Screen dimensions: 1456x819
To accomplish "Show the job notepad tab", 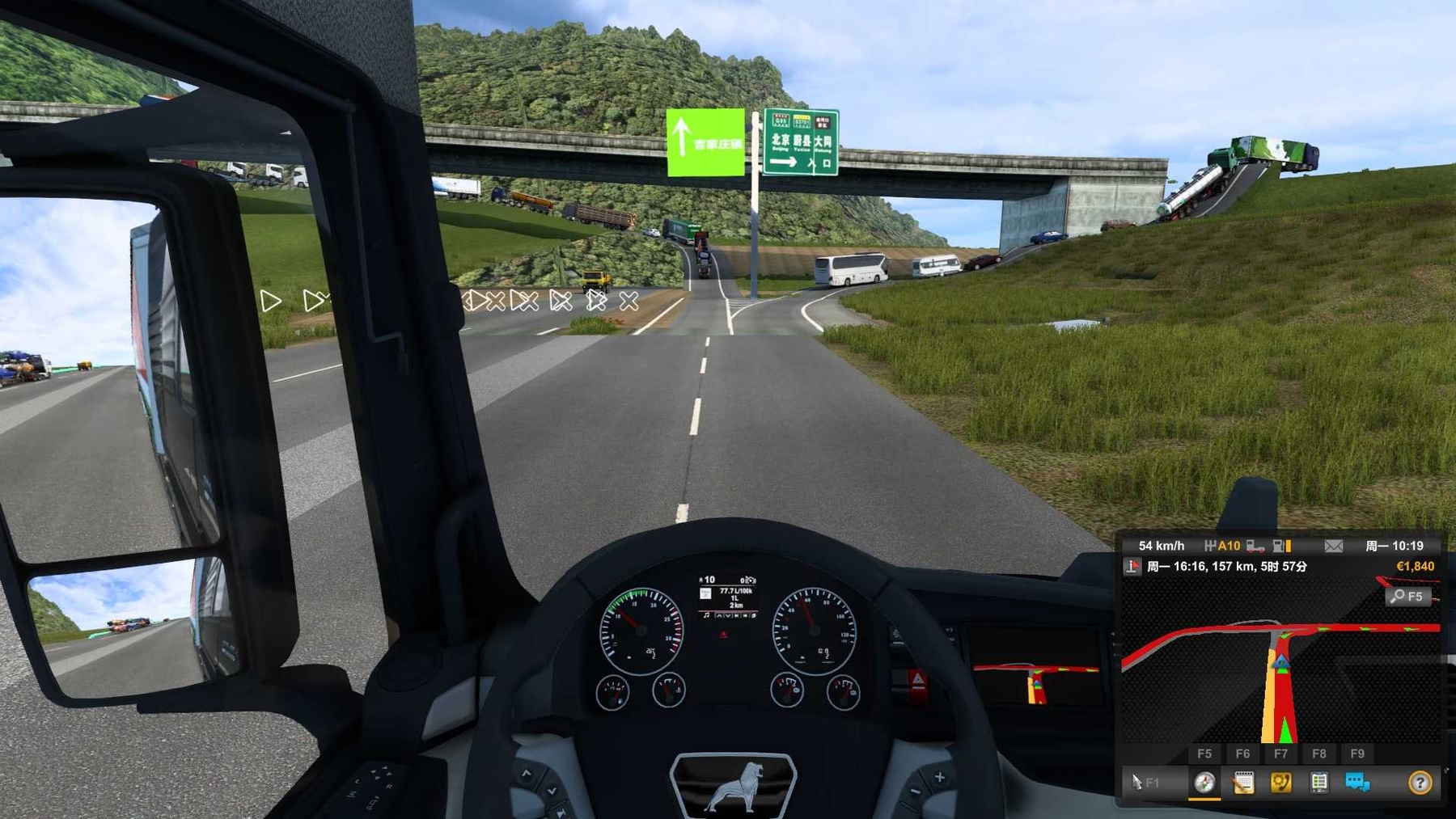I will pyautogui.click(x=1243, y=782).
